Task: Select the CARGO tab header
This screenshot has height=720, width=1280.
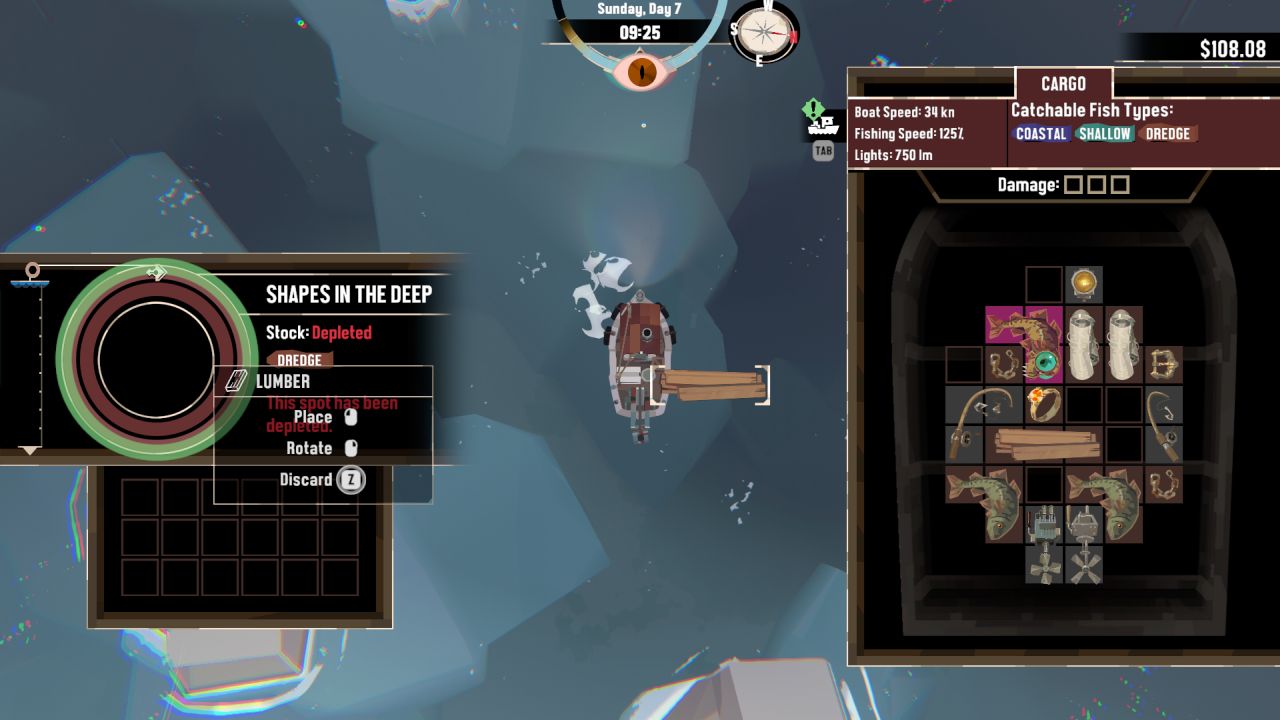Action: (1063, 84)
